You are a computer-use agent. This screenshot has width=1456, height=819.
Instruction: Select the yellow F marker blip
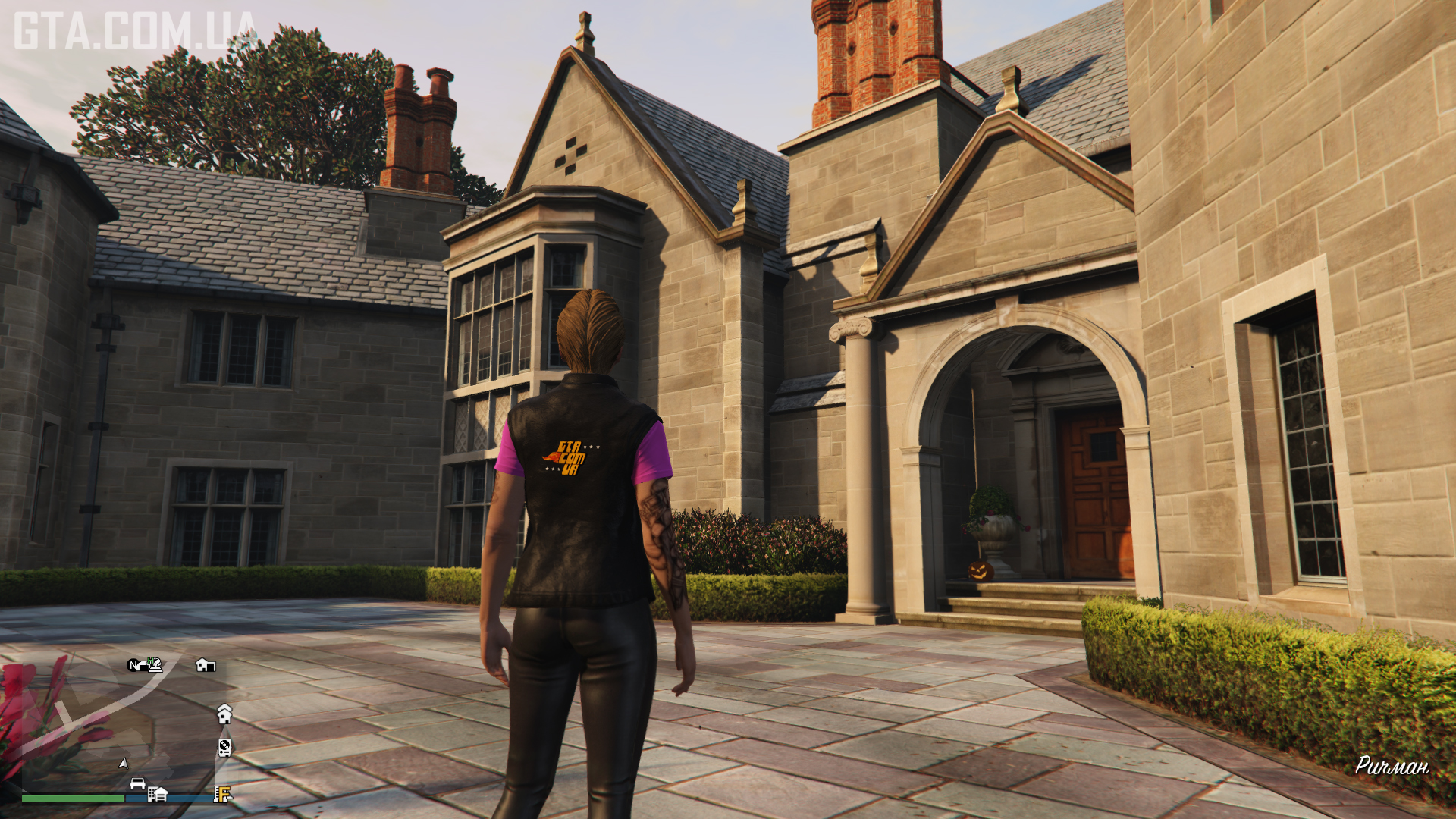click(222, 794)
